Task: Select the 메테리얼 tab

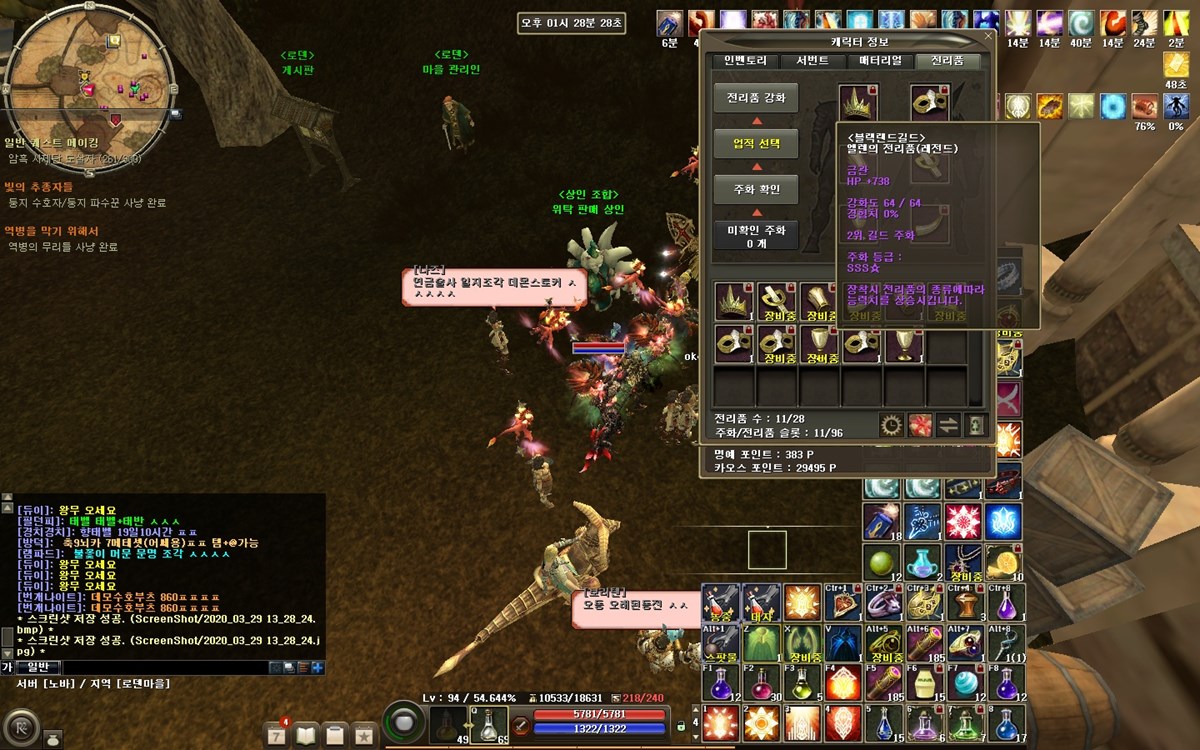Action: [x=880, y=61]
